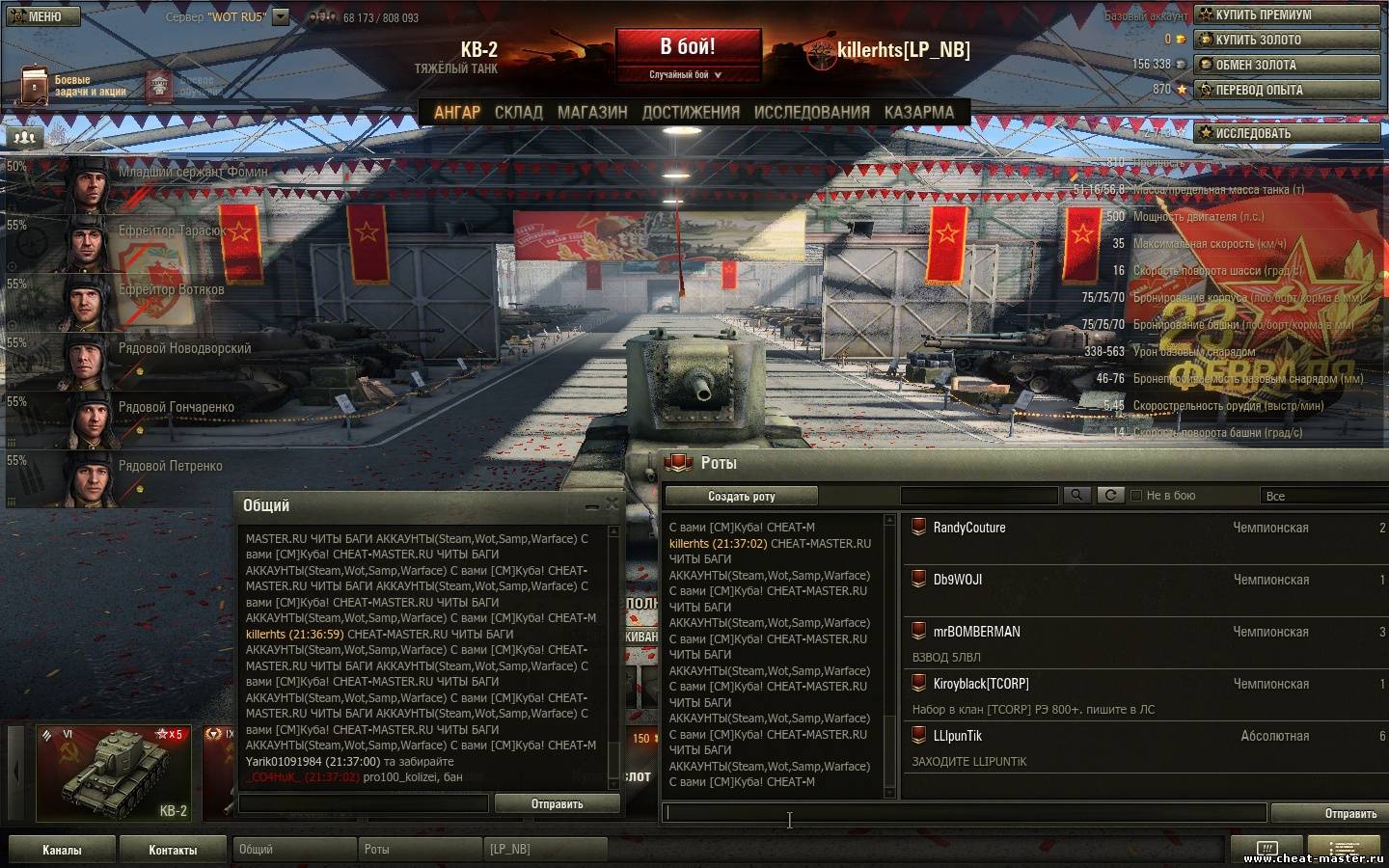Click КУПИТЬ ЗОЛОТО button
The height and width of the screenshot is (868, 1389).
pyautogui.click(x=1287, y=40)
